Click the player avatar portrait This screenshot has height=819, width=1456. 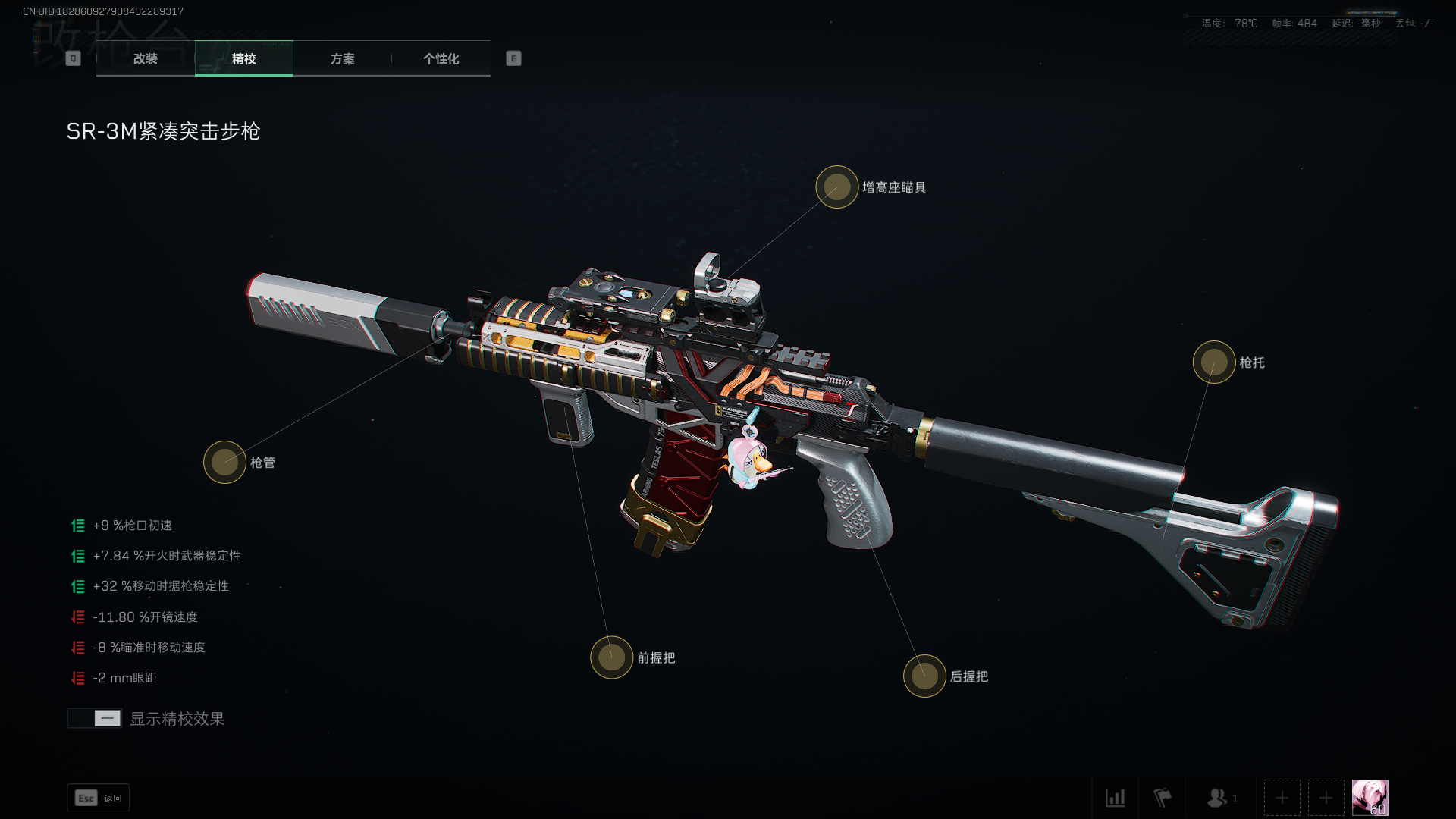pos(1370,797)
